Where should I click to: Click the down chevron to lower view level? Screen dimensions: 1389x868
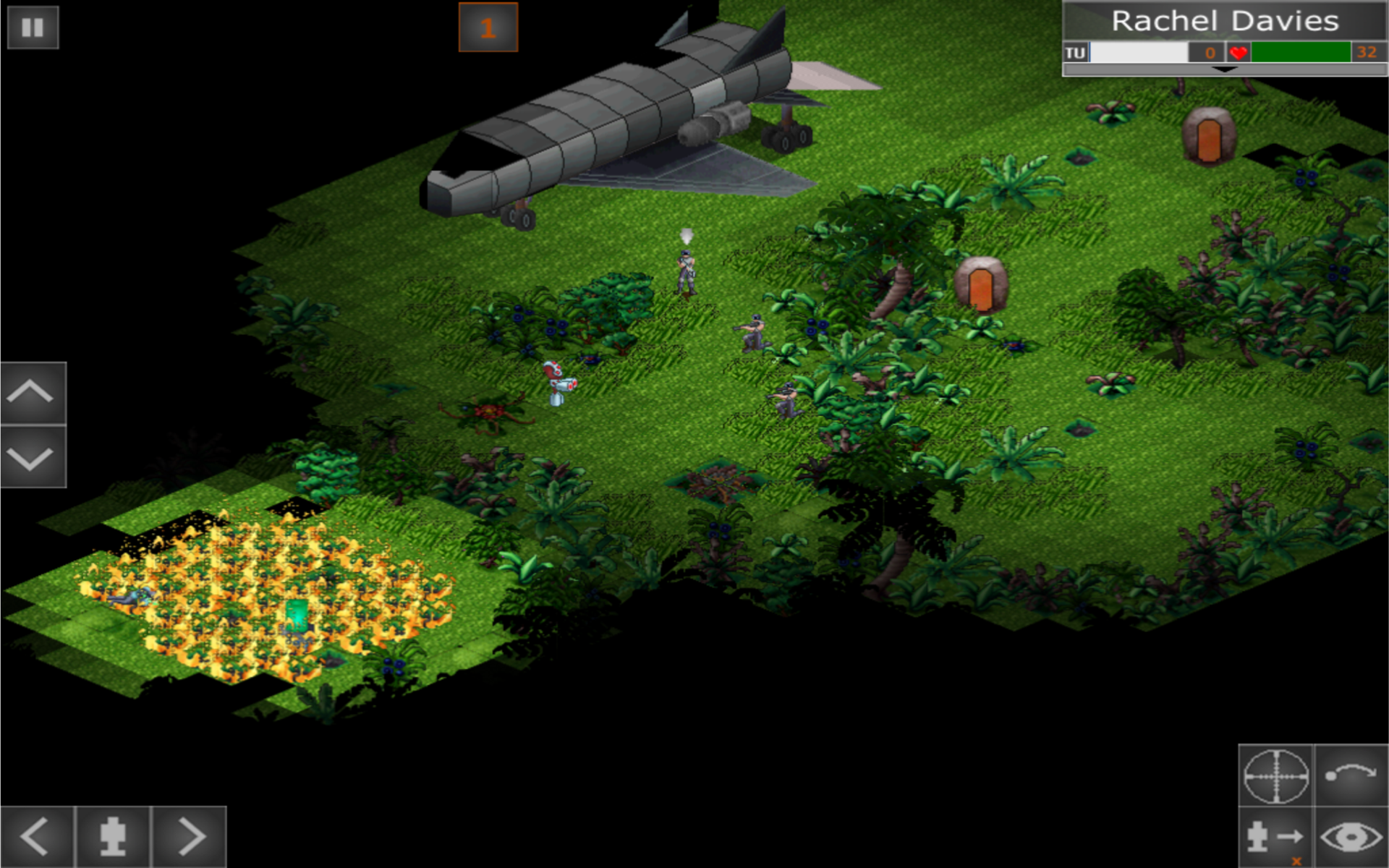(29, 457)
